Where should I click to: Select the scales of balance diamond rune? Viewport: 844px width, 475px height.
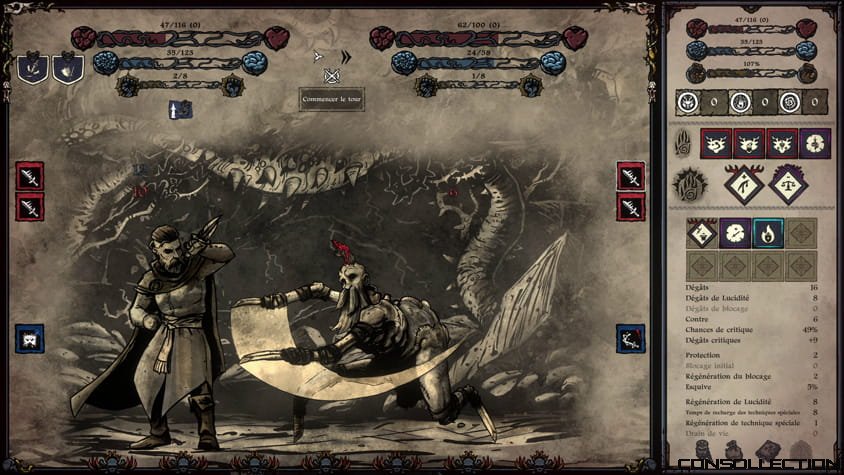pyautogui.click(x=788, y=183)
